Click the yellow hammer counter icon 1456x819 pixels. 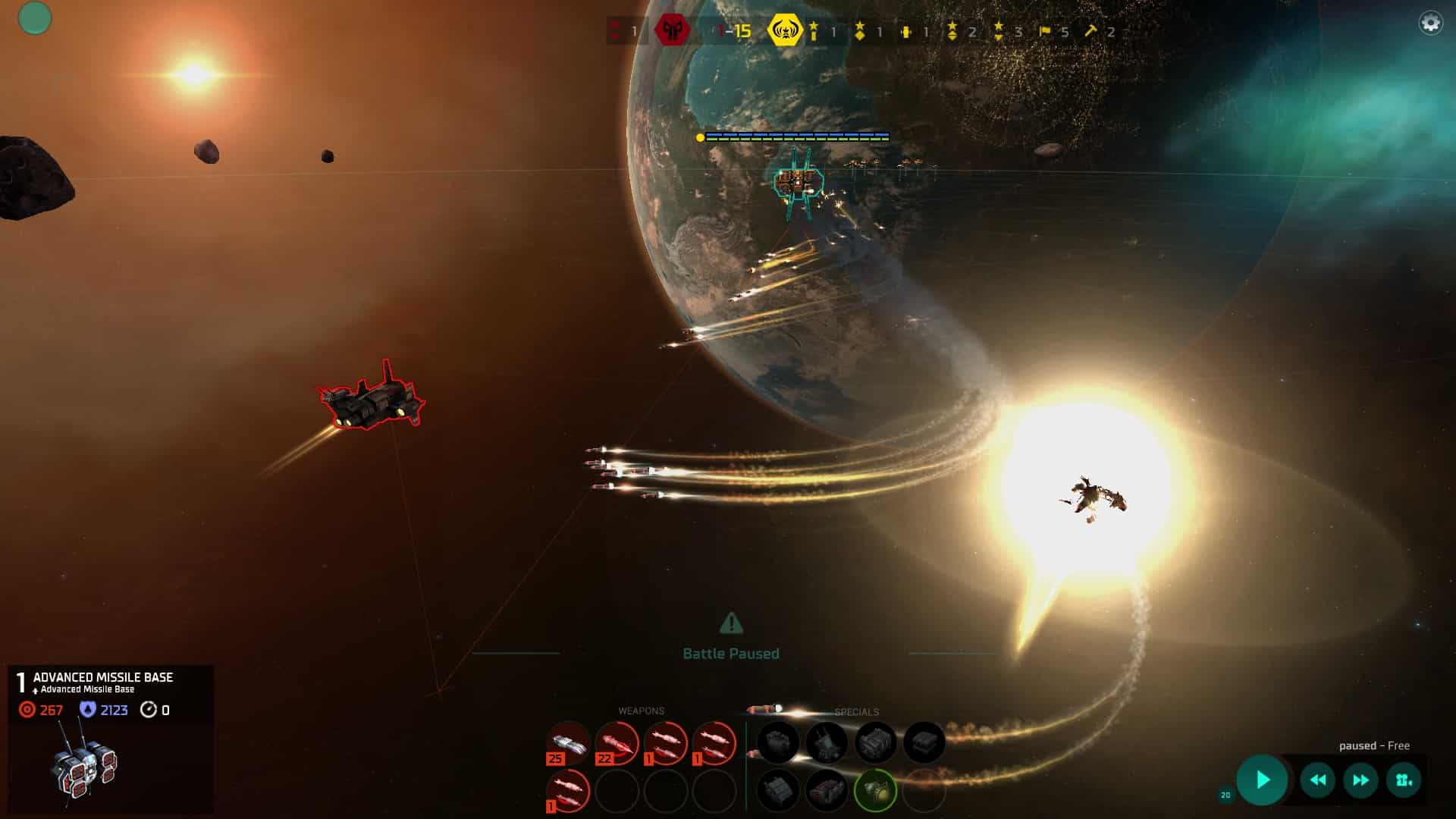(1090, 32)
